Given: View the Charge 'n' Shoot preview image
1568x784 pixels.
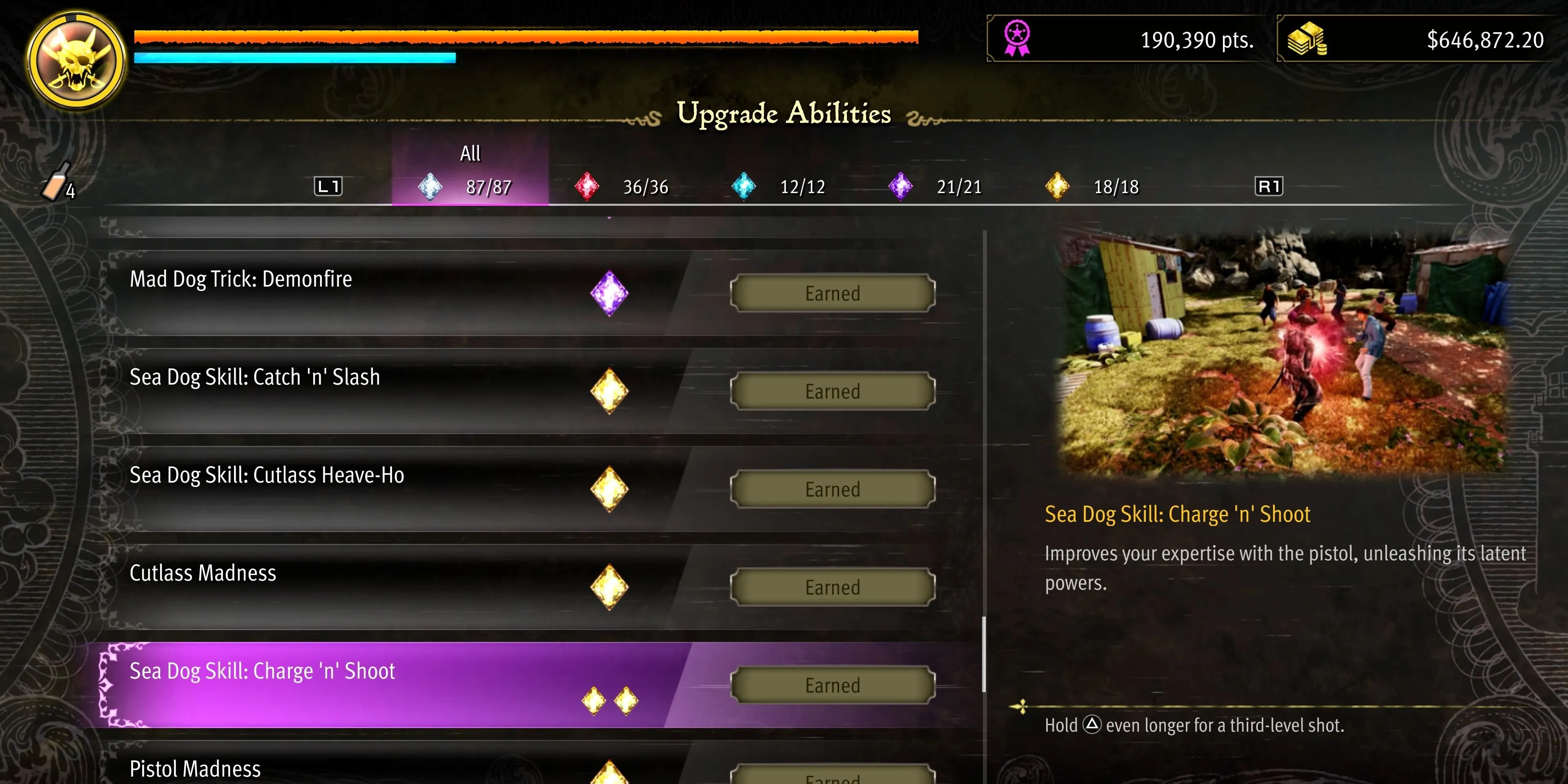Looking at the screenshot, I should [1284, 353].
